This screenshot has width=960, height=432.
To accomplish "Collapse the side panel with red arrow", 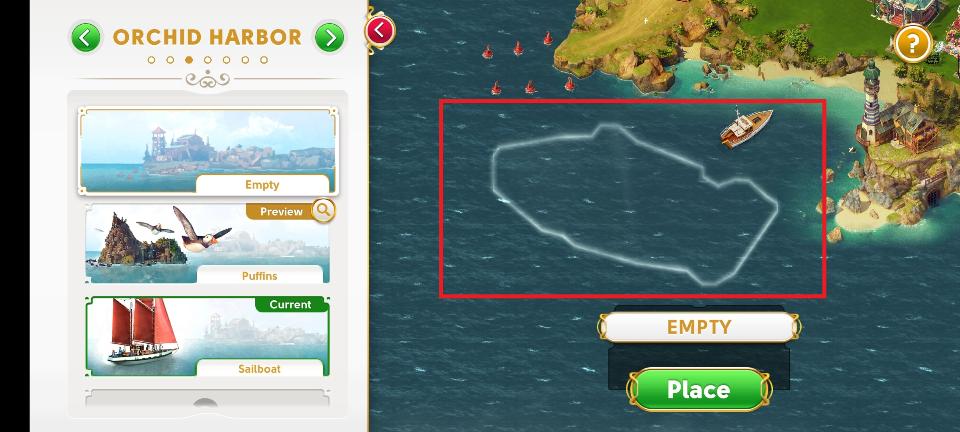I will coord(380,30).
